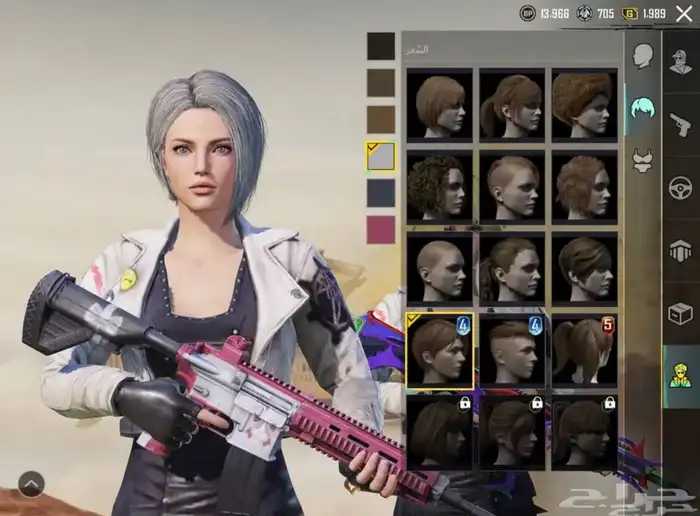This screenshot has height=516, width=700.
Task: Close the appearance screen with the X
Action: click(x=684, y=13)
